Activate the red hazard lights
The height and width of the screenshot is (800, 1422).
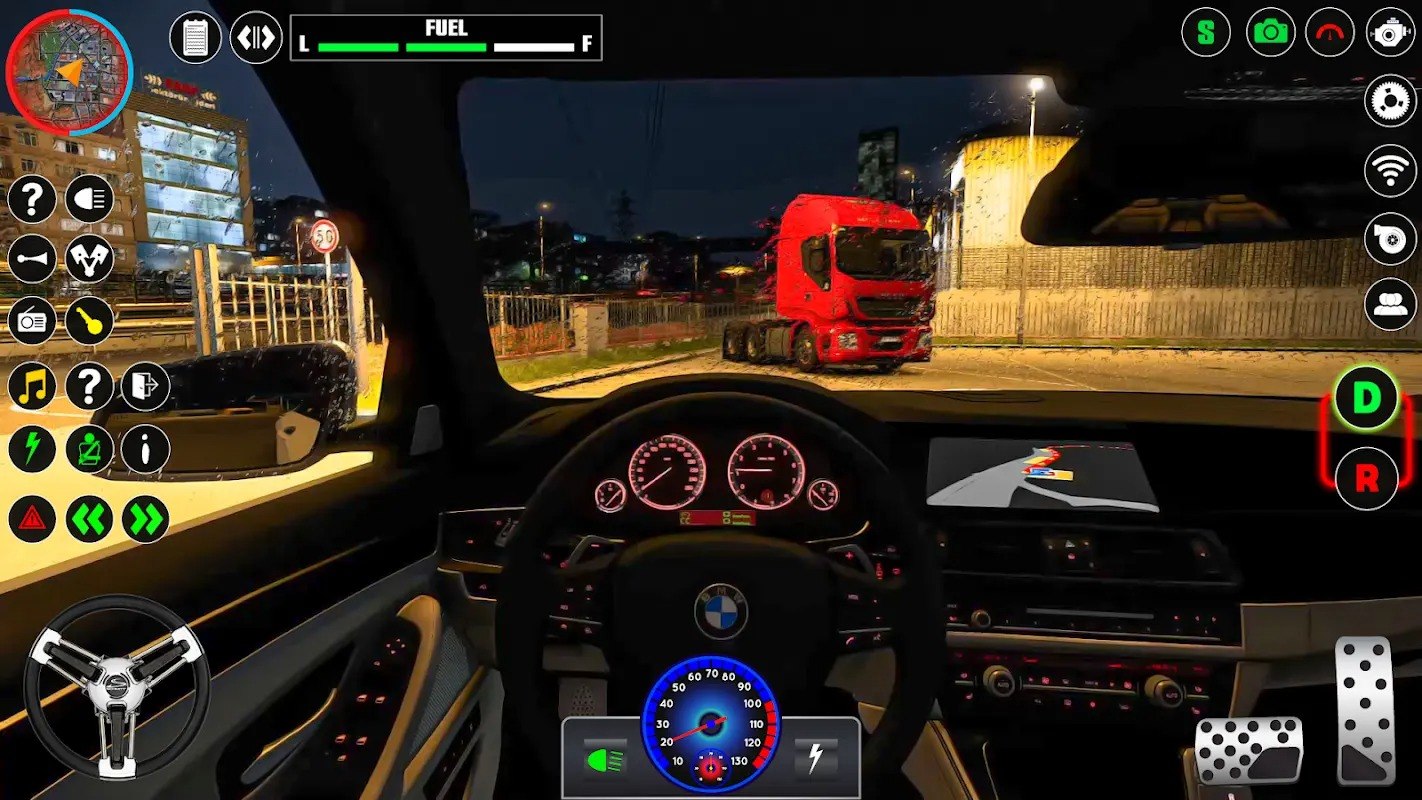(32, 519)
